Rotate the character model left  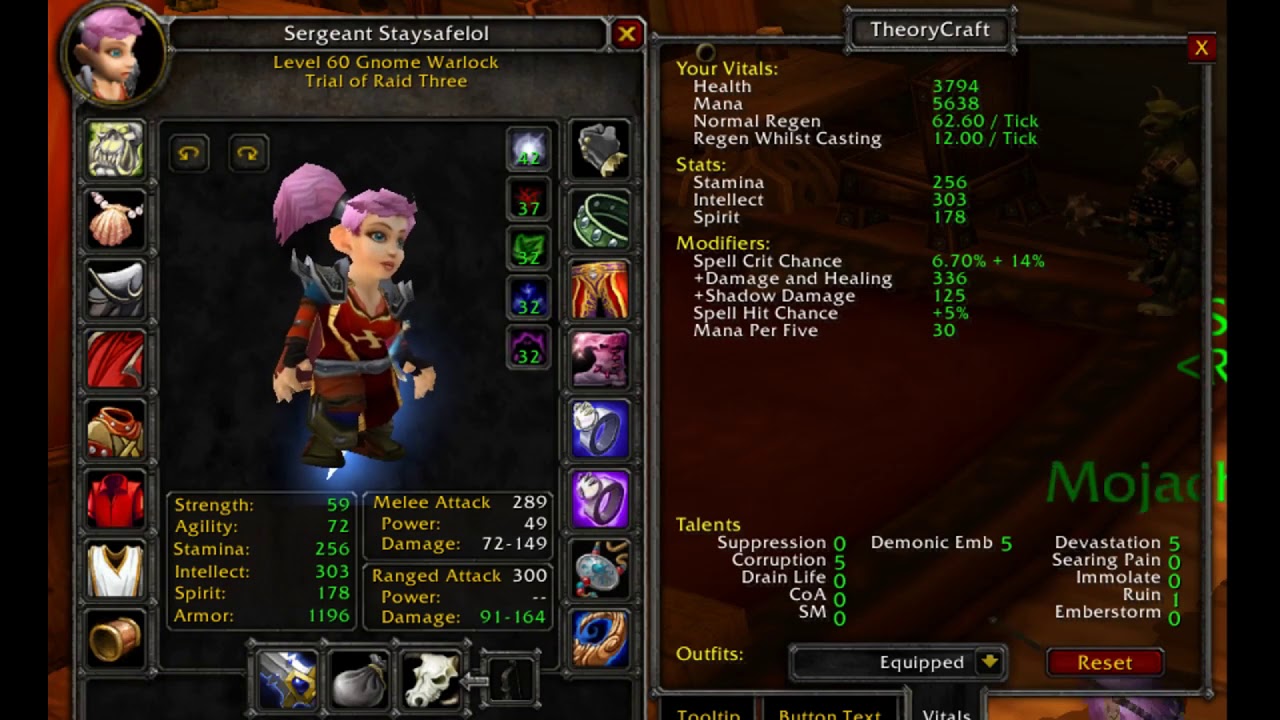[189, 154]
